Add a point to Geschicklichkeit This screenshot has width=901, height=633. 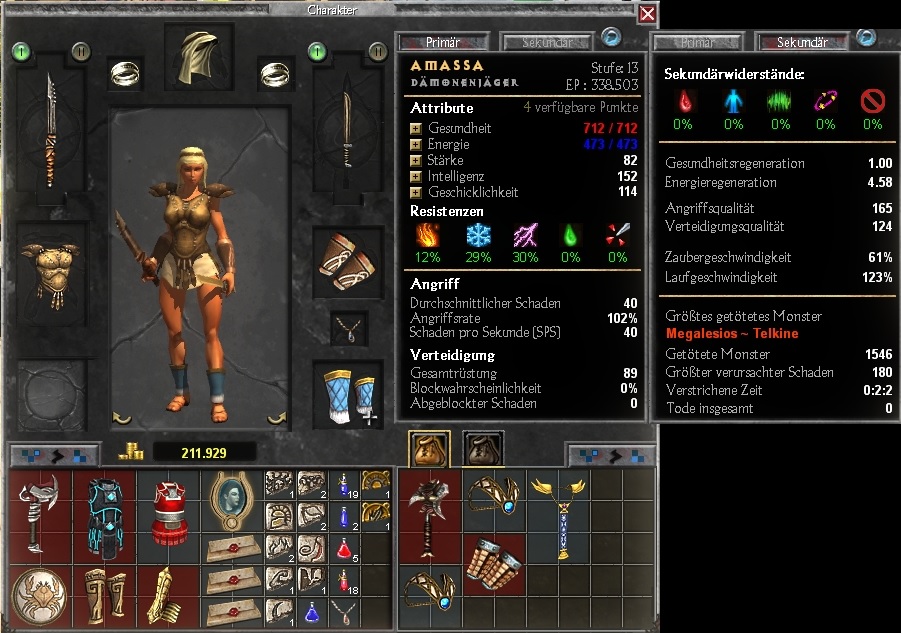(415, 192)
